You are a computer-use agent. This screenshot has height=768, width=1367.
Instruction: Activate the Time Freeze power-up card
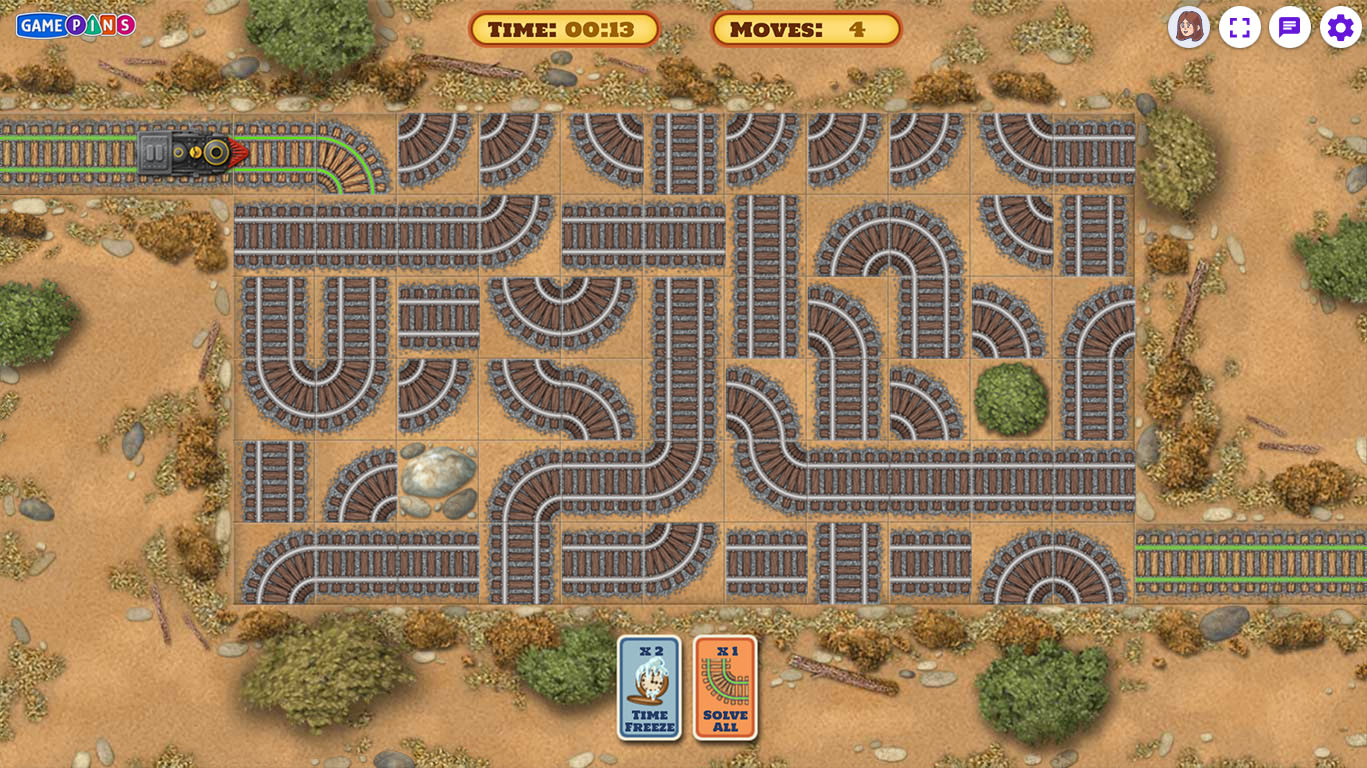coord(649,688)
